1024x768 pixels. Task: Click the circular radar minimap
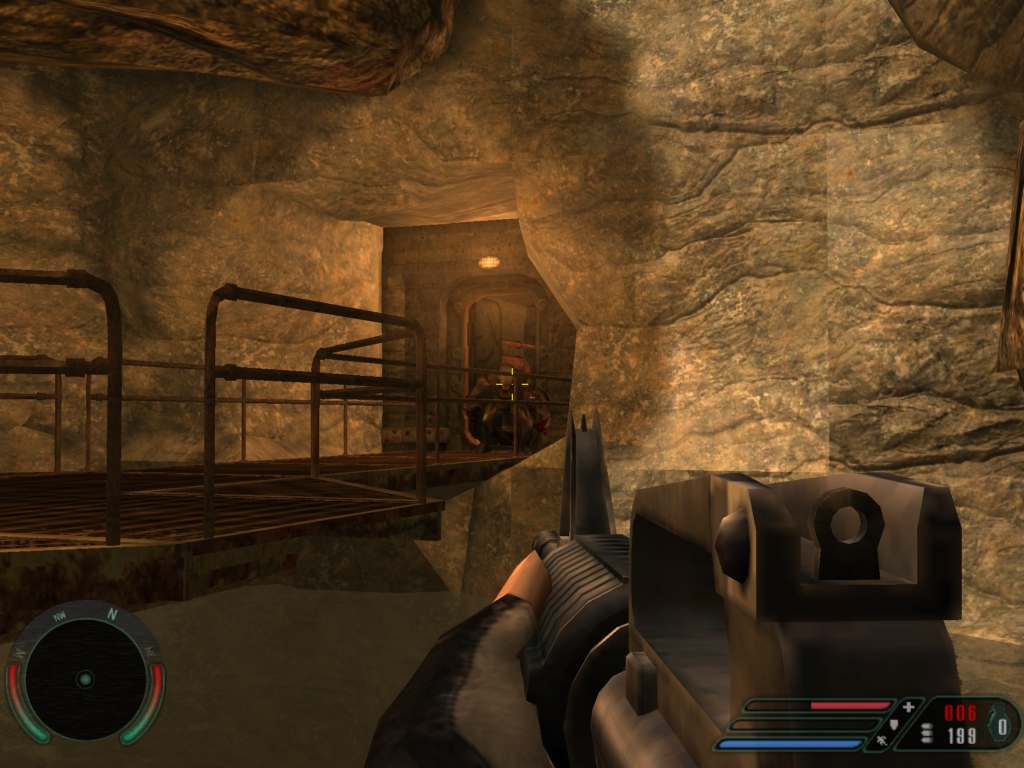85,678
